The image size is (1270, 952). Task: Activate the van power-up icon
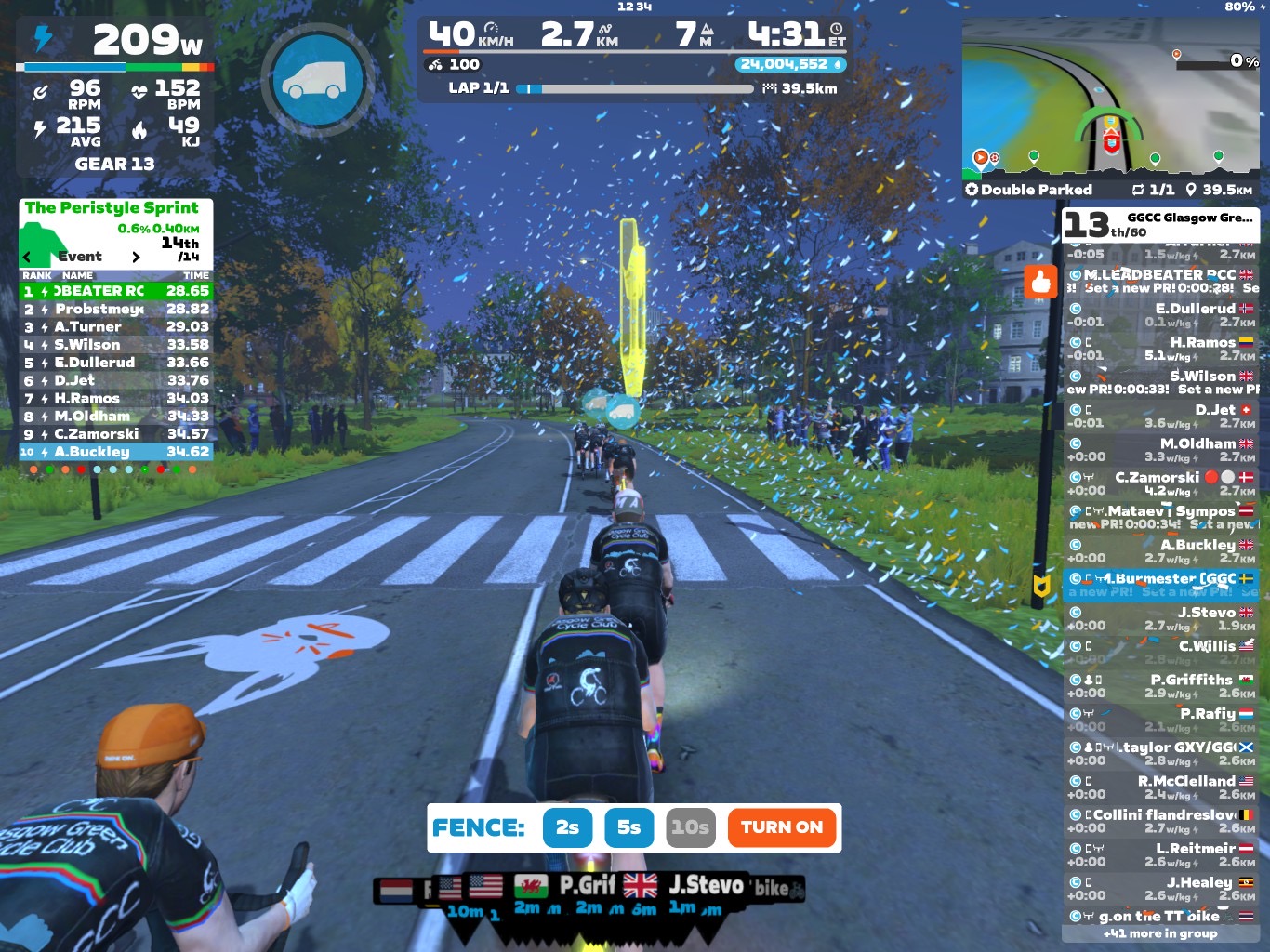tap(318, 81)
